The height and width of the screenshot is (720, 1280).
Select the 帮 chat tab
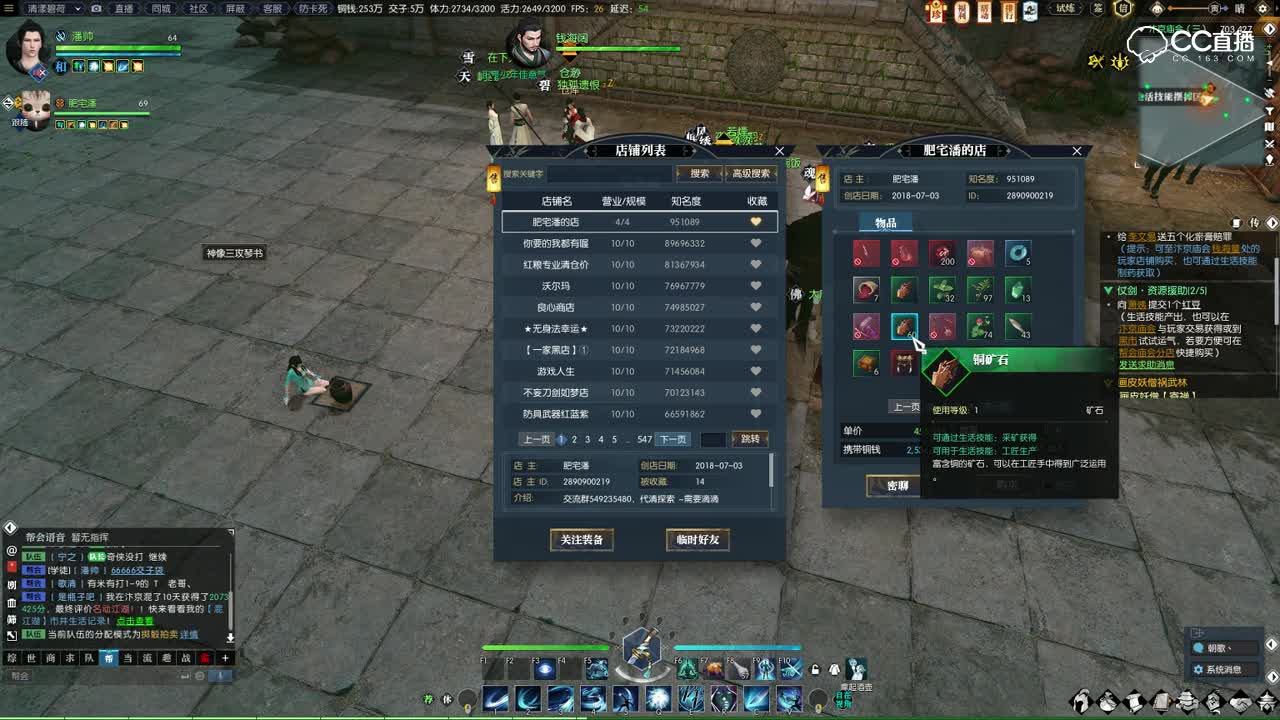tap(108, 658)
